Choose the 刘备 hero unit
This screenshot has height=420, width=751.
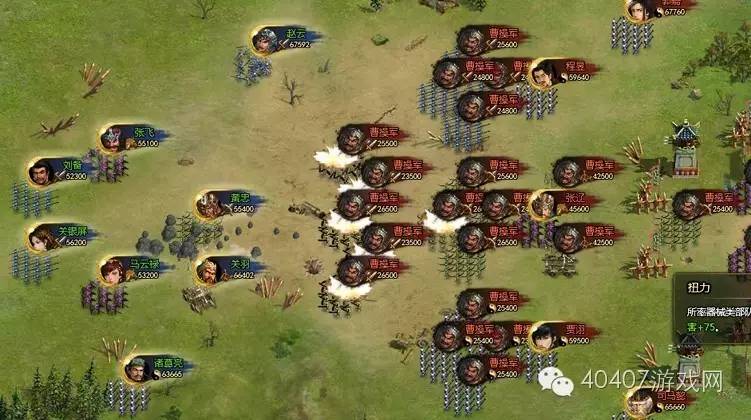(x=43, y=171)
